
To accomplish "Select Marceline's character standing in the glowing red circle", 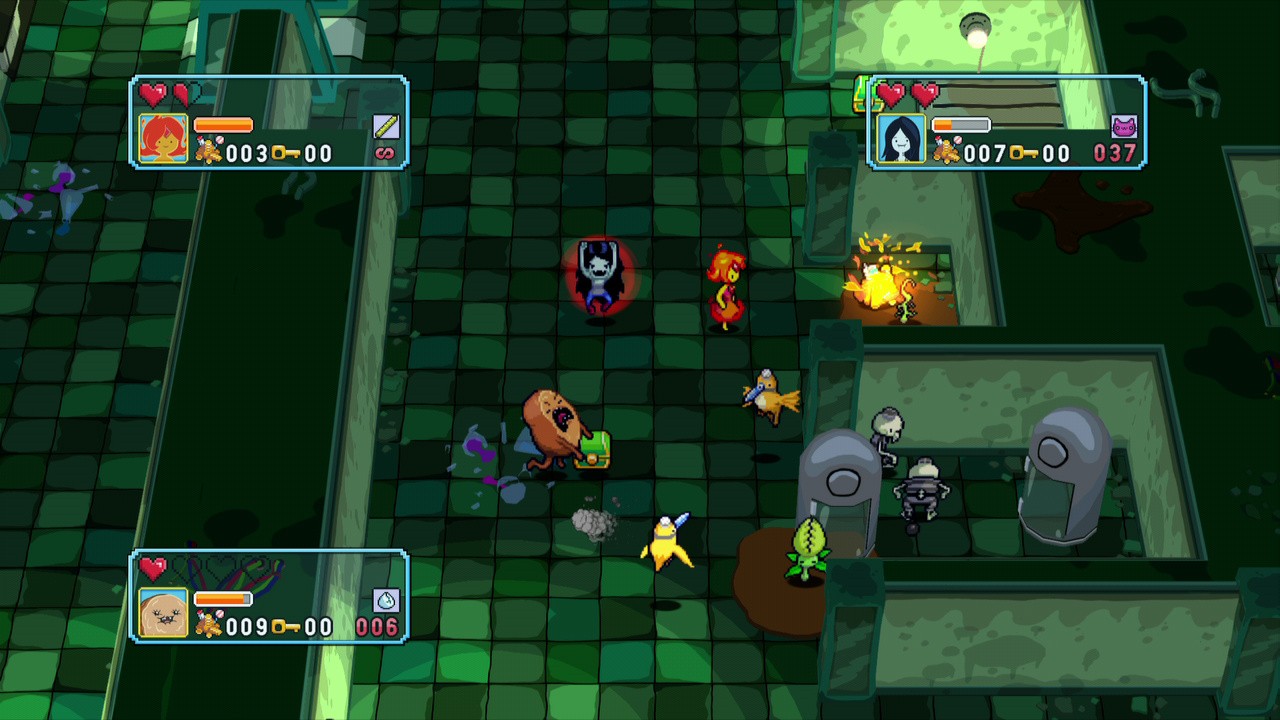I will [x=598, y=275].
